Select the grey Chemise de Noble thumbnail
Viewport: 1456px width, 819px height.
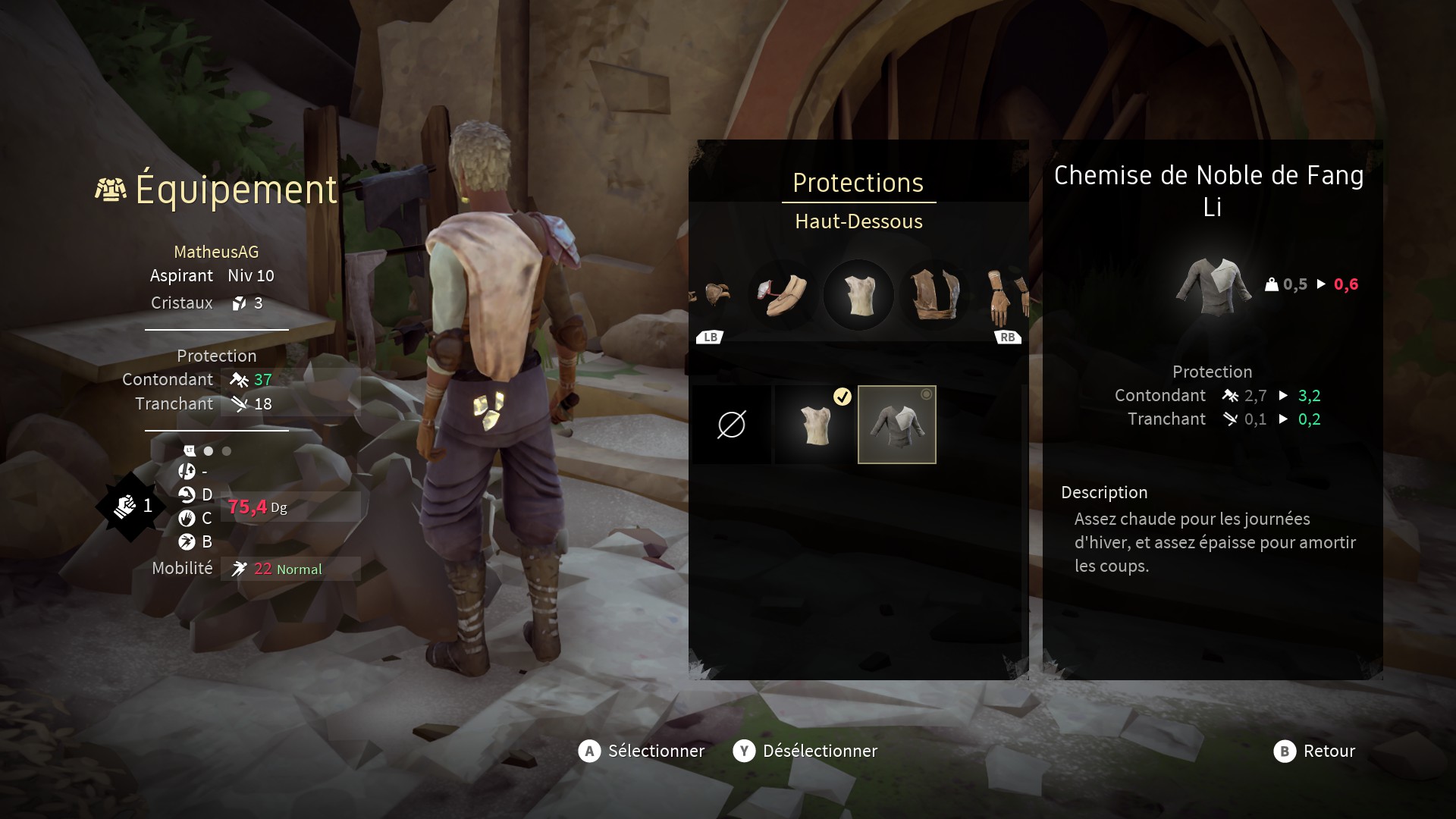(897, 425)
